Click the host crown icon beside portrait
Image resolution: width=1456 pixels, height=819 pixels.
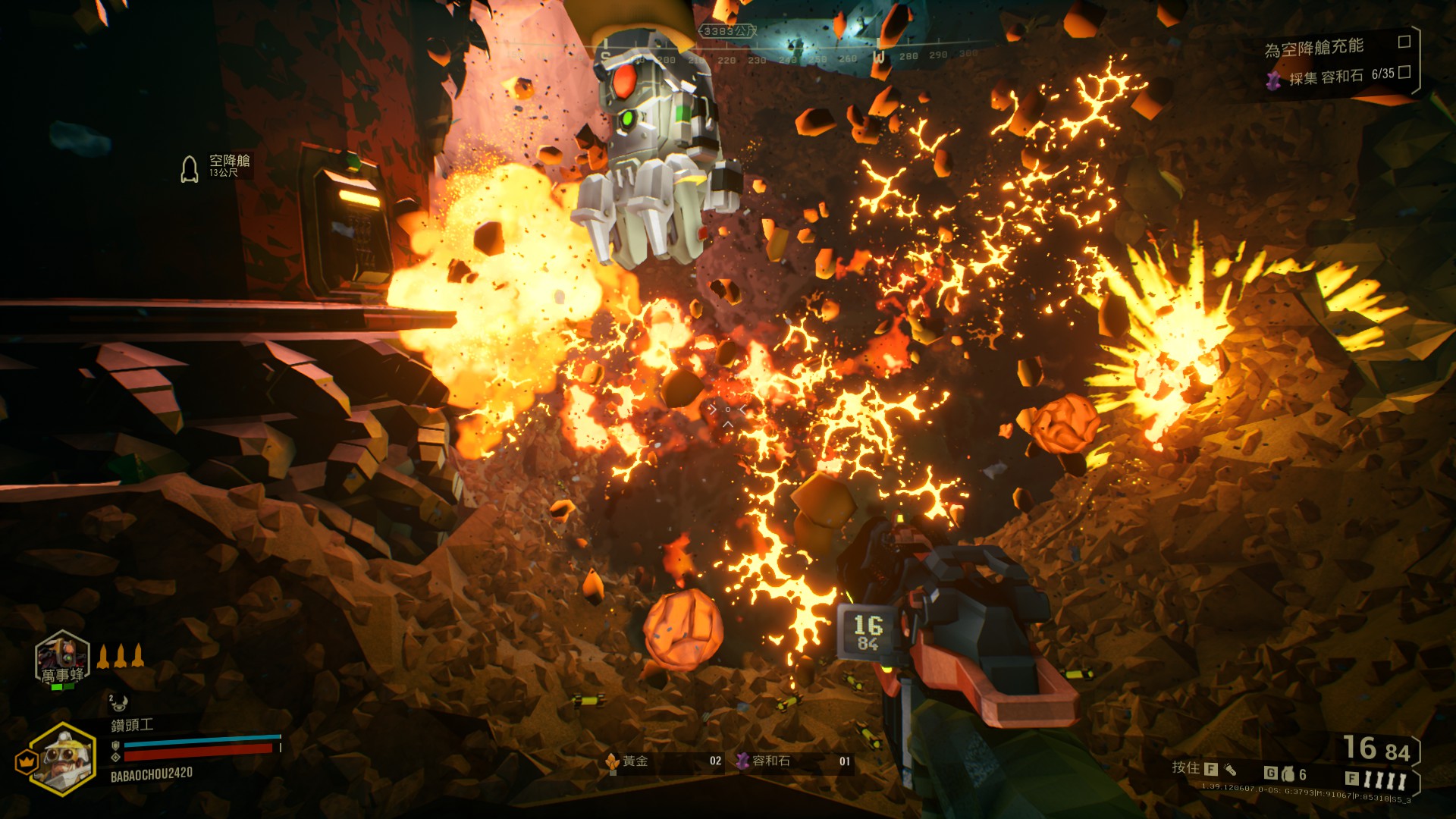(x=26, y=761)
